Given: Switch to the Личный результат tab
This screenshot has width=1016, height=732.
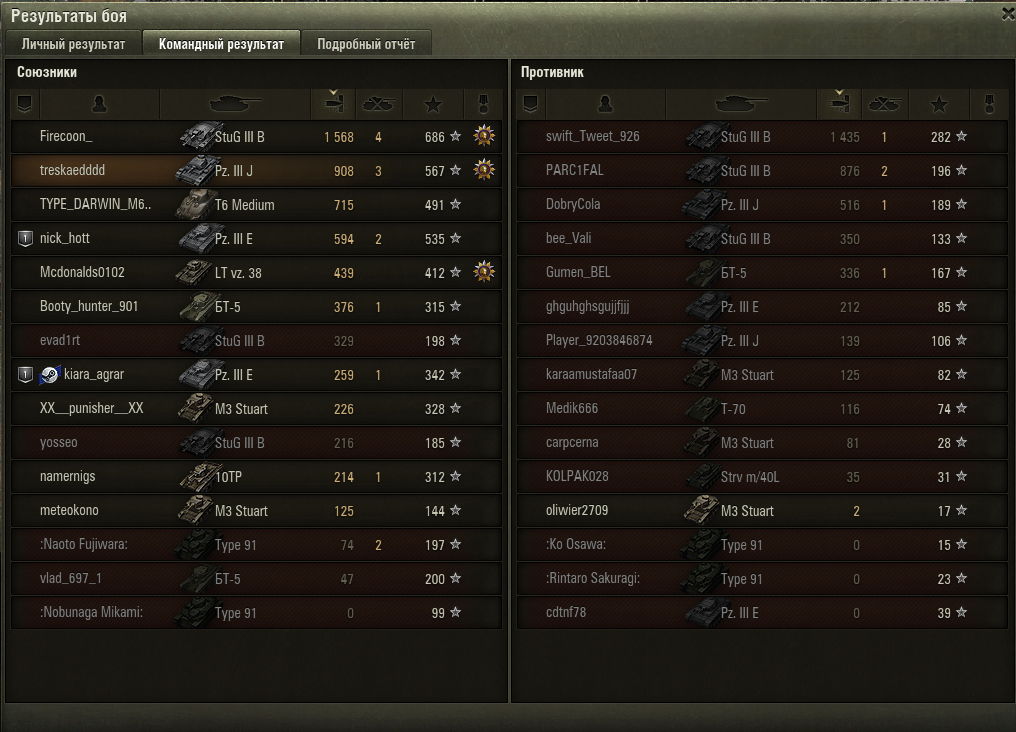Looking at the screenshot, I should pyautogui.click(x=73, y=44).
